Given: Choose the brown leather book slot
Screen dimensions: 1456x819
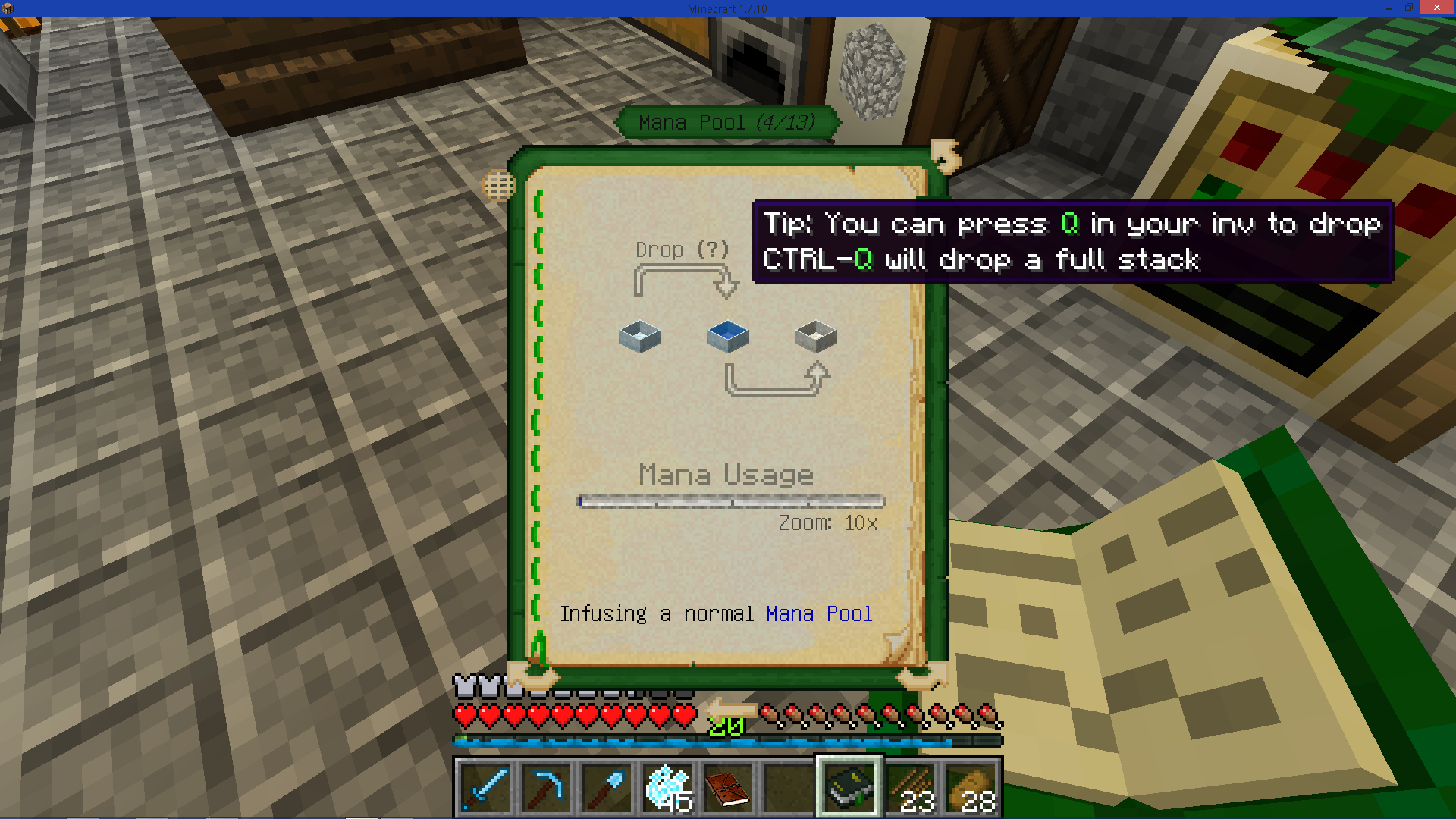Looking at the screenshot, I should (x=727, y=787).
